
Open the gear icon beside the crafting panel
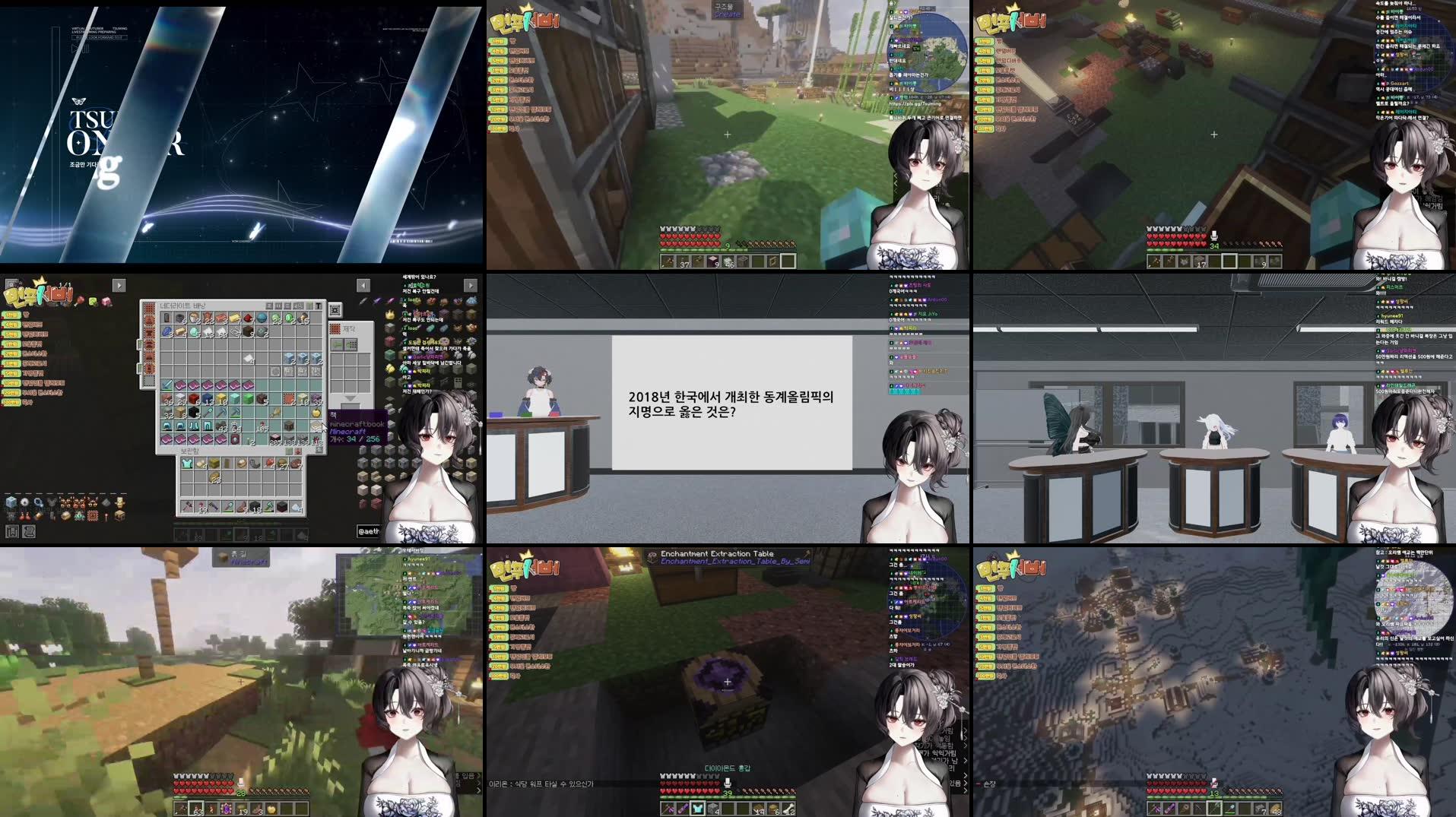[335, 311]
